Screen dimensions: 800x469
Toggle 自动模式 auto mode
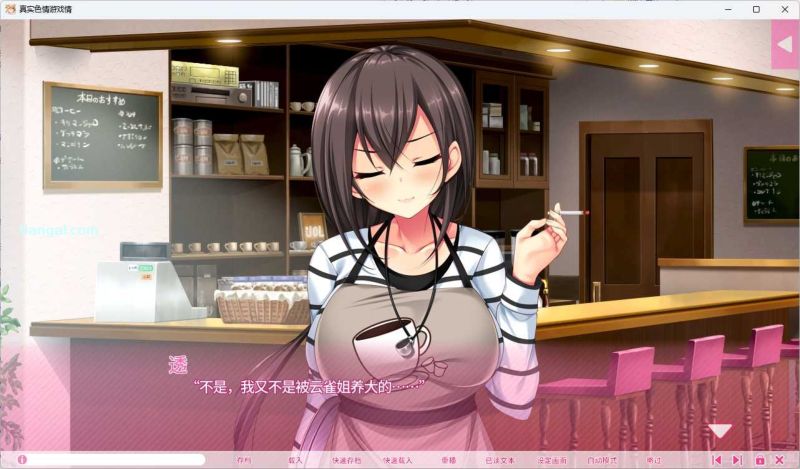coord(602,460)
